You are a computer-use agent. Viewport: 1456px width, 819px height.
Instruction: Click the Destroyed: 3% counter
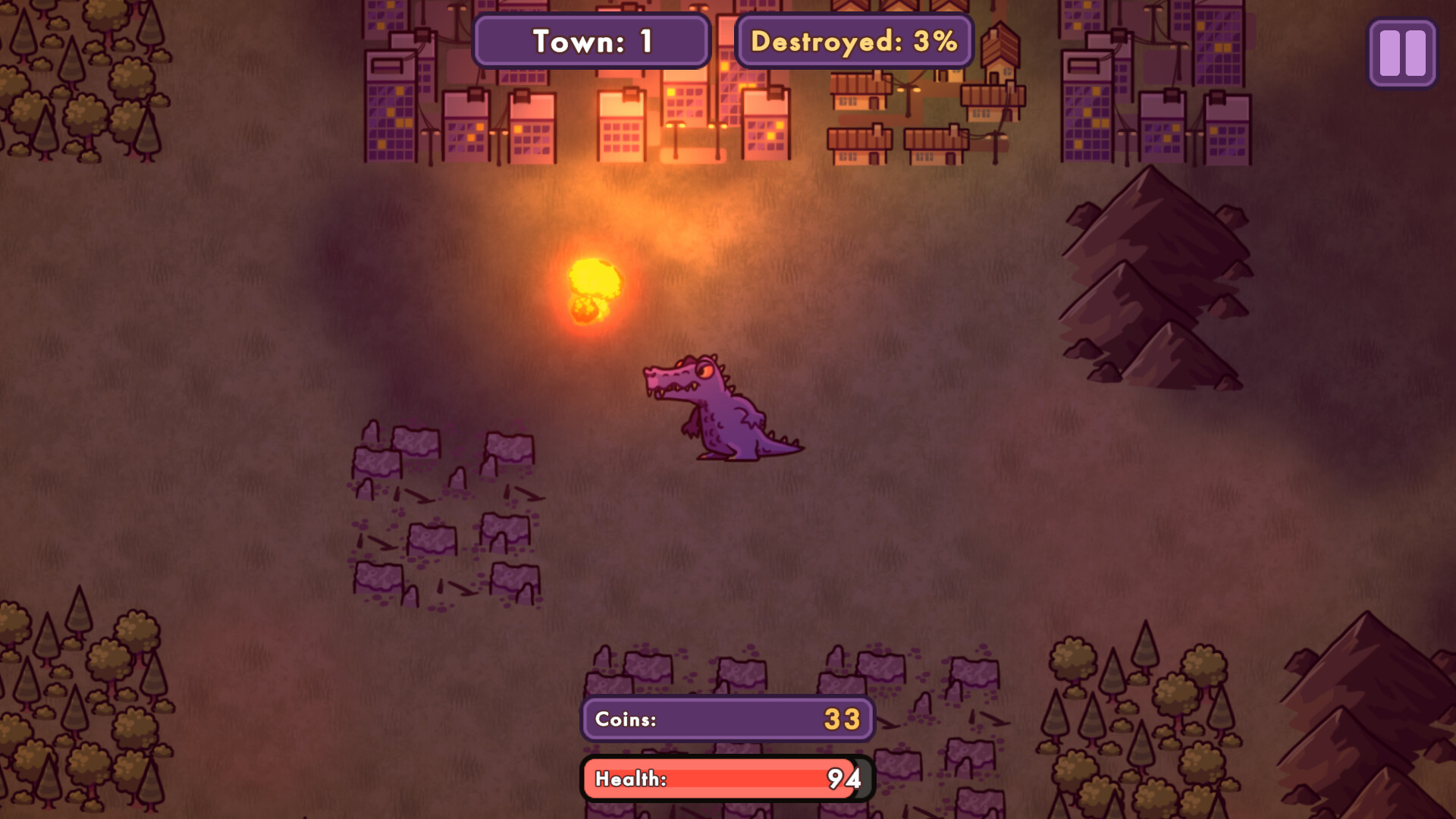tap(854, 41)
